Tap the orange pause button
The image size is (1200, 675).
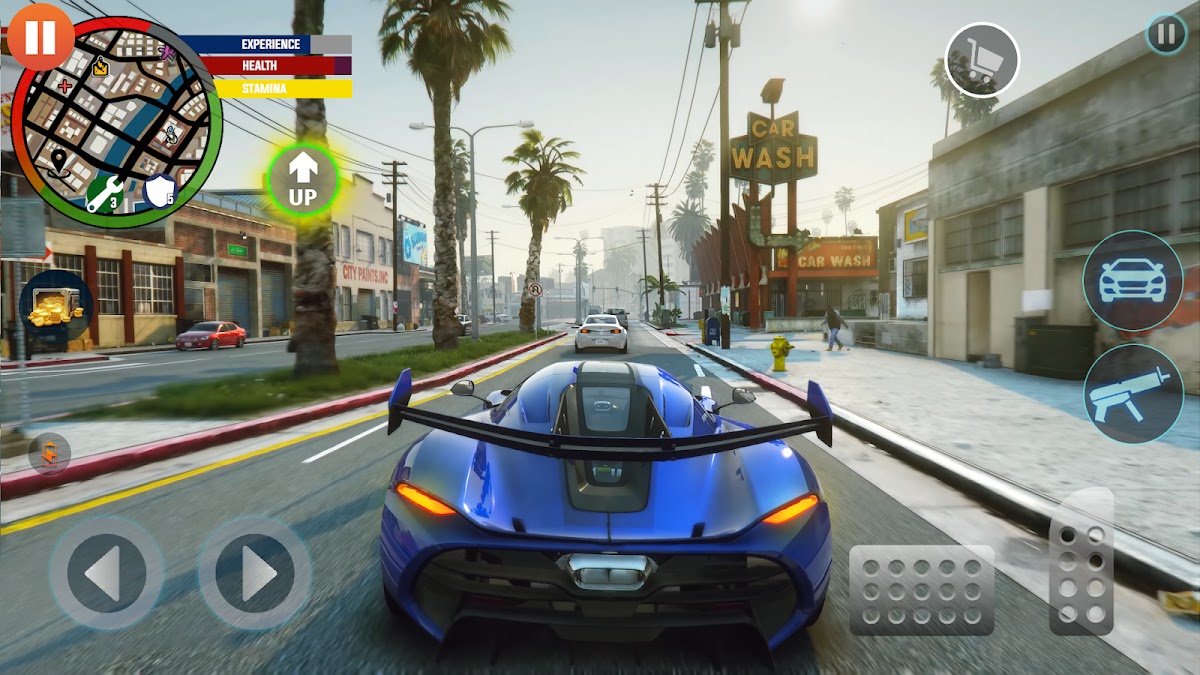[x=40, y=36]
